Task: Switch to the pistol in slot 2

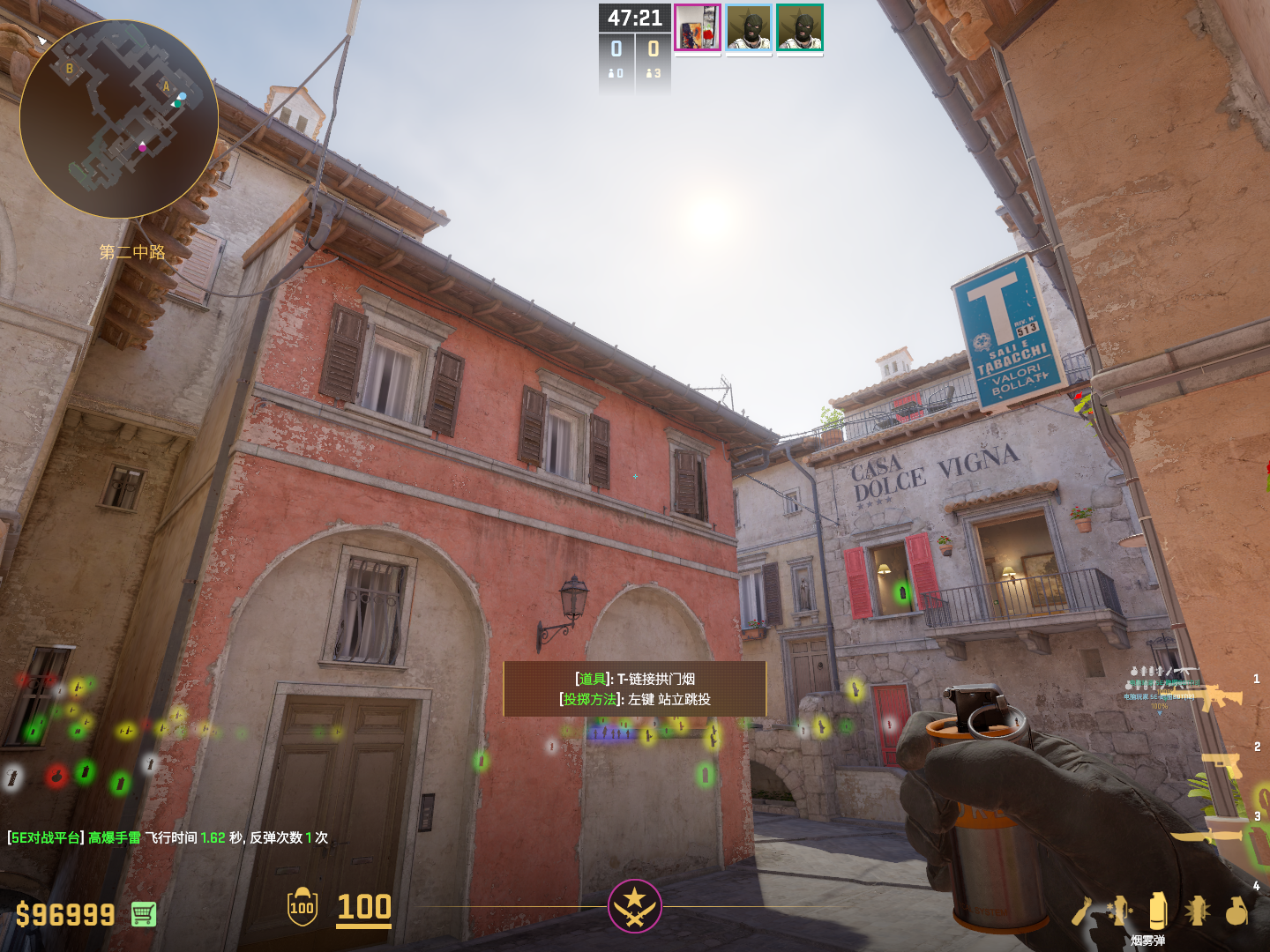Action: (1224, 764)
